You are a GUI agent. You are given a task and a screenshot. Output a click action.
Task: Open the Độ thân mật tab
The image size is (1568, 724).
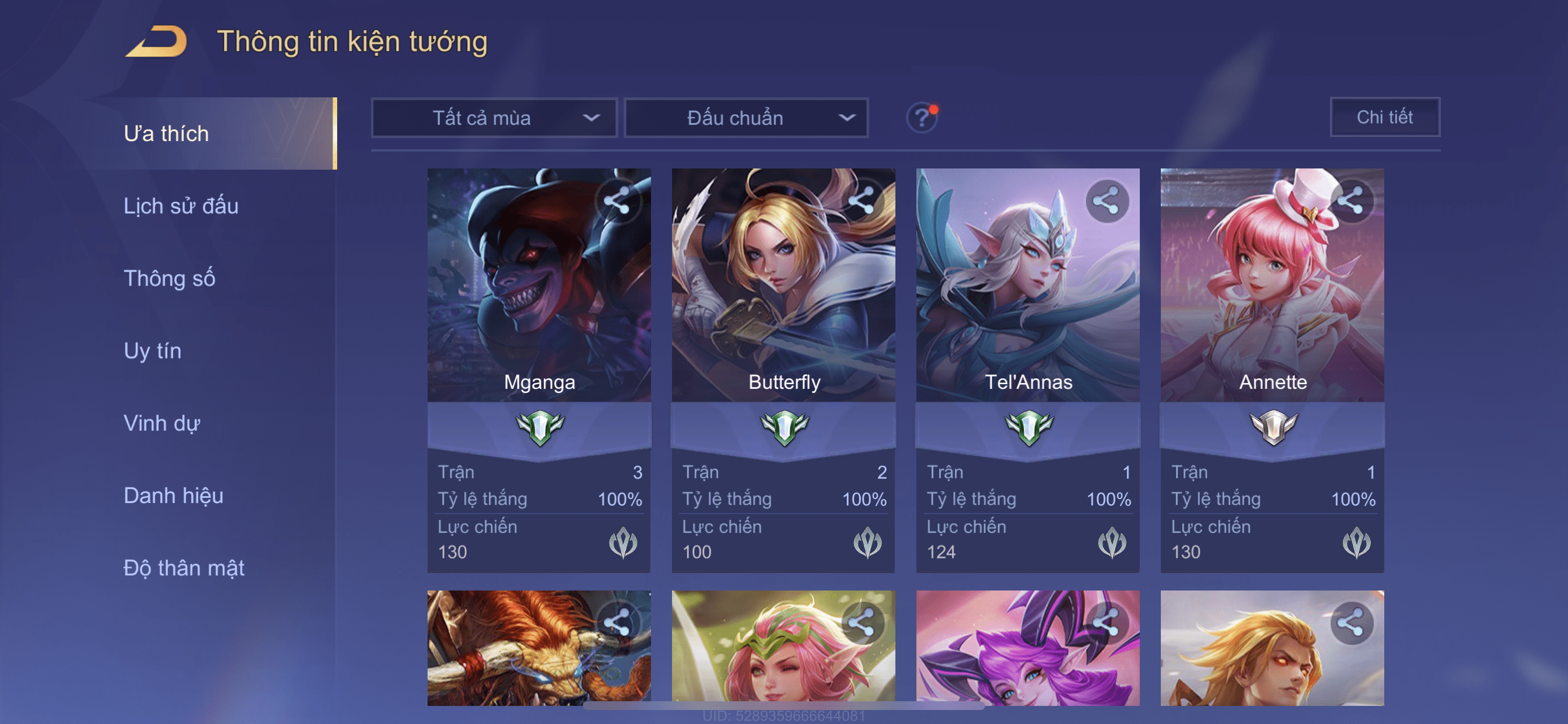pyautogui.click(x=184, y=568)
